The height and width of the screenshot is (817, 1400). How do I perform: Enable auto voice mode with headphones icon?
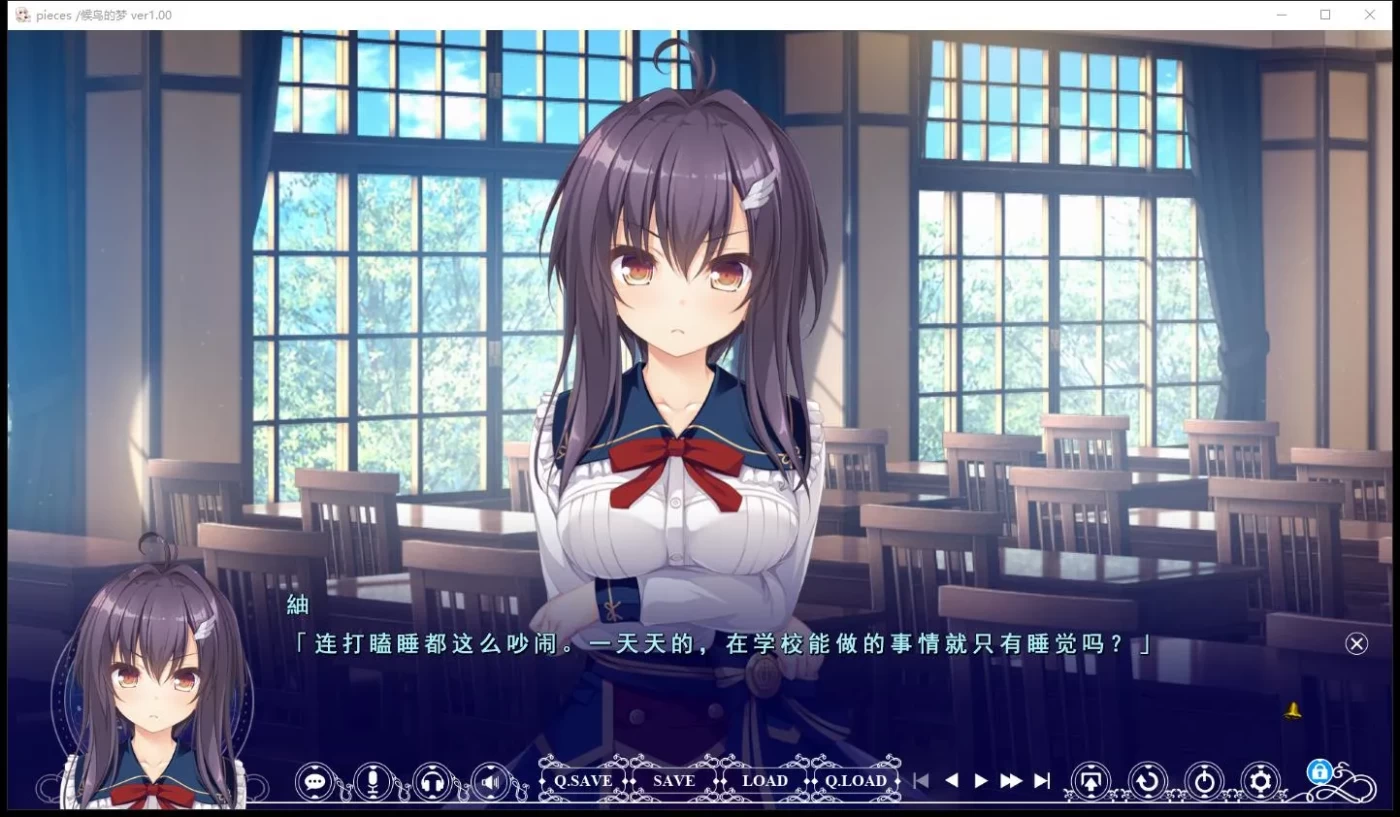coord(430,781)
